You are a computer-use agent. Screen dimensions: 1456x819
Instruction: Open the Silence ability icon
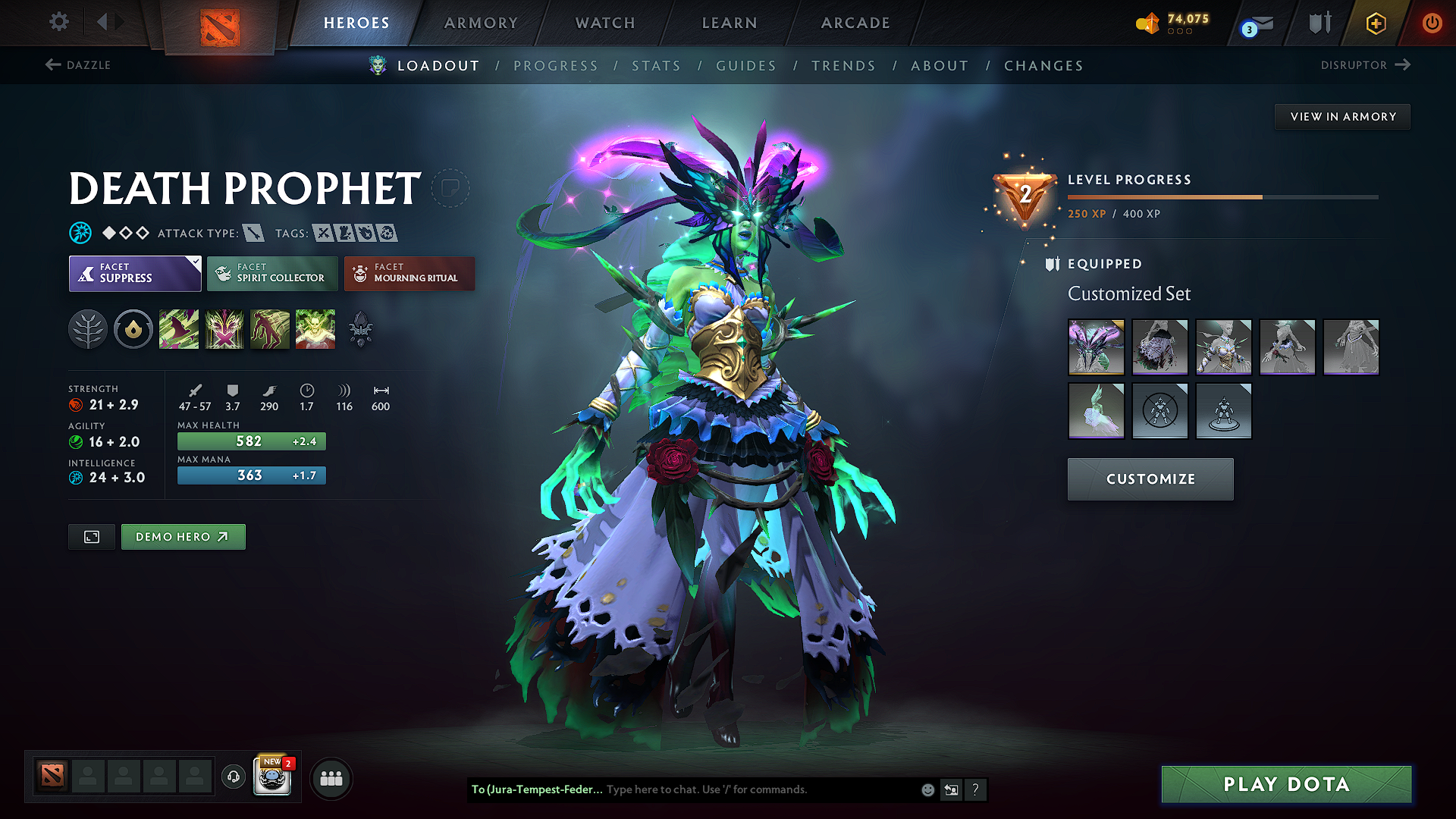coord(224,328)
